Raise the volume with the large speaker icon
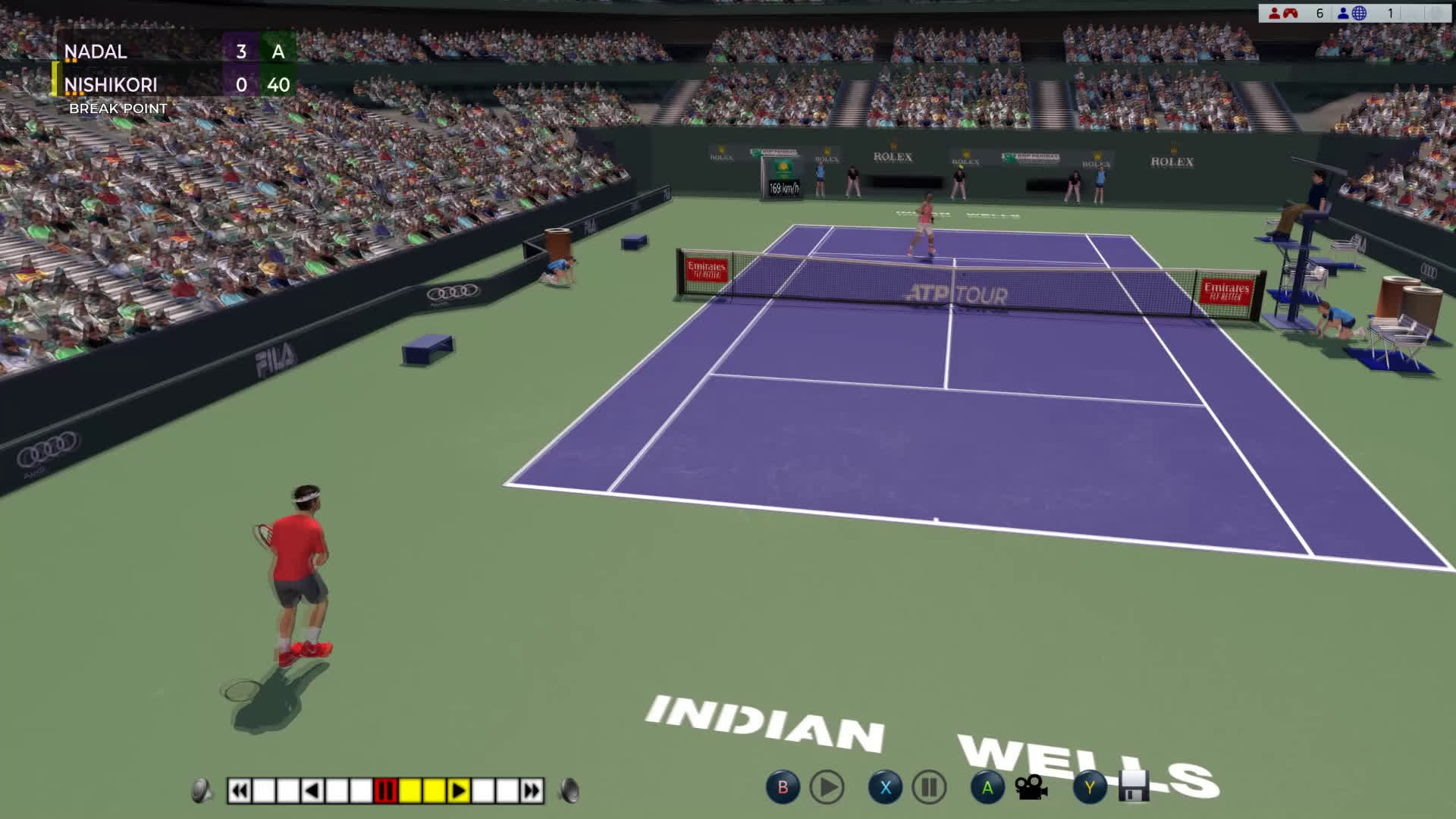 (570, 791)
